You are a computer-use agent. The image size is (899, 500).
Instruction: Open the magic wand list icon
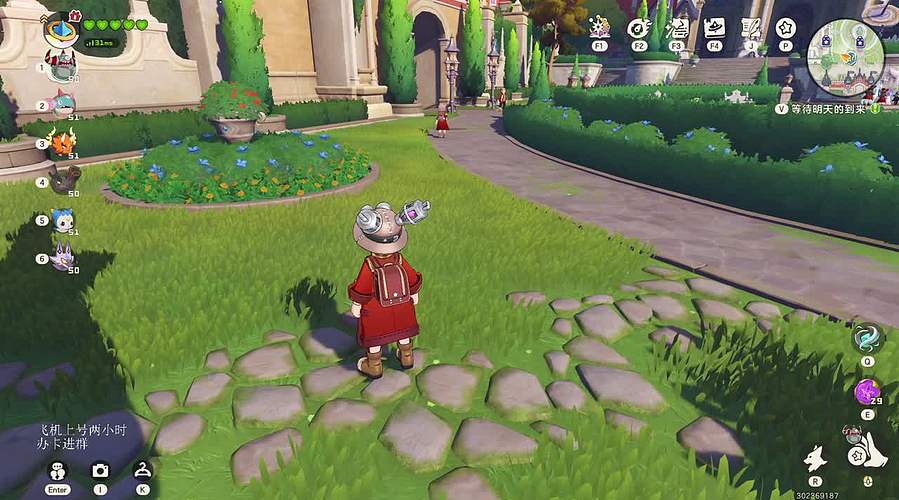(677, 27)
